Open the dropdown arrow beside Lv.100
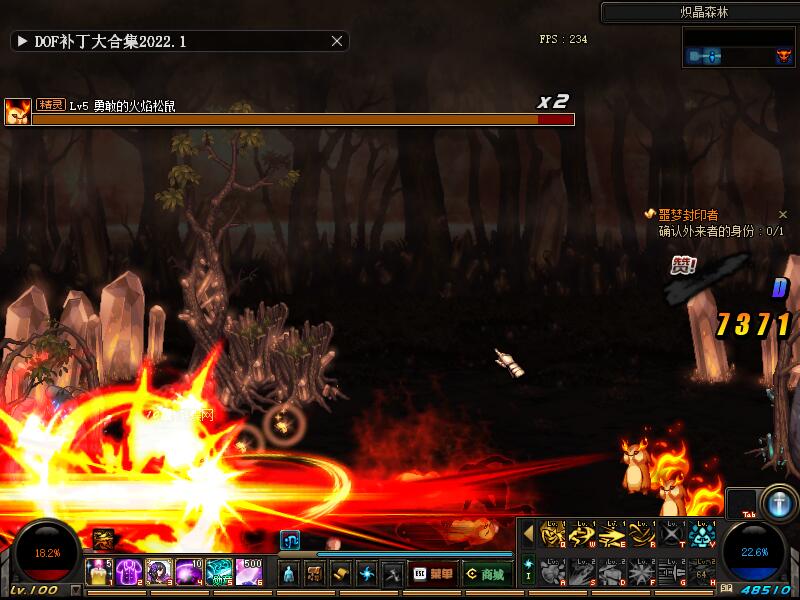 (75, 591)
